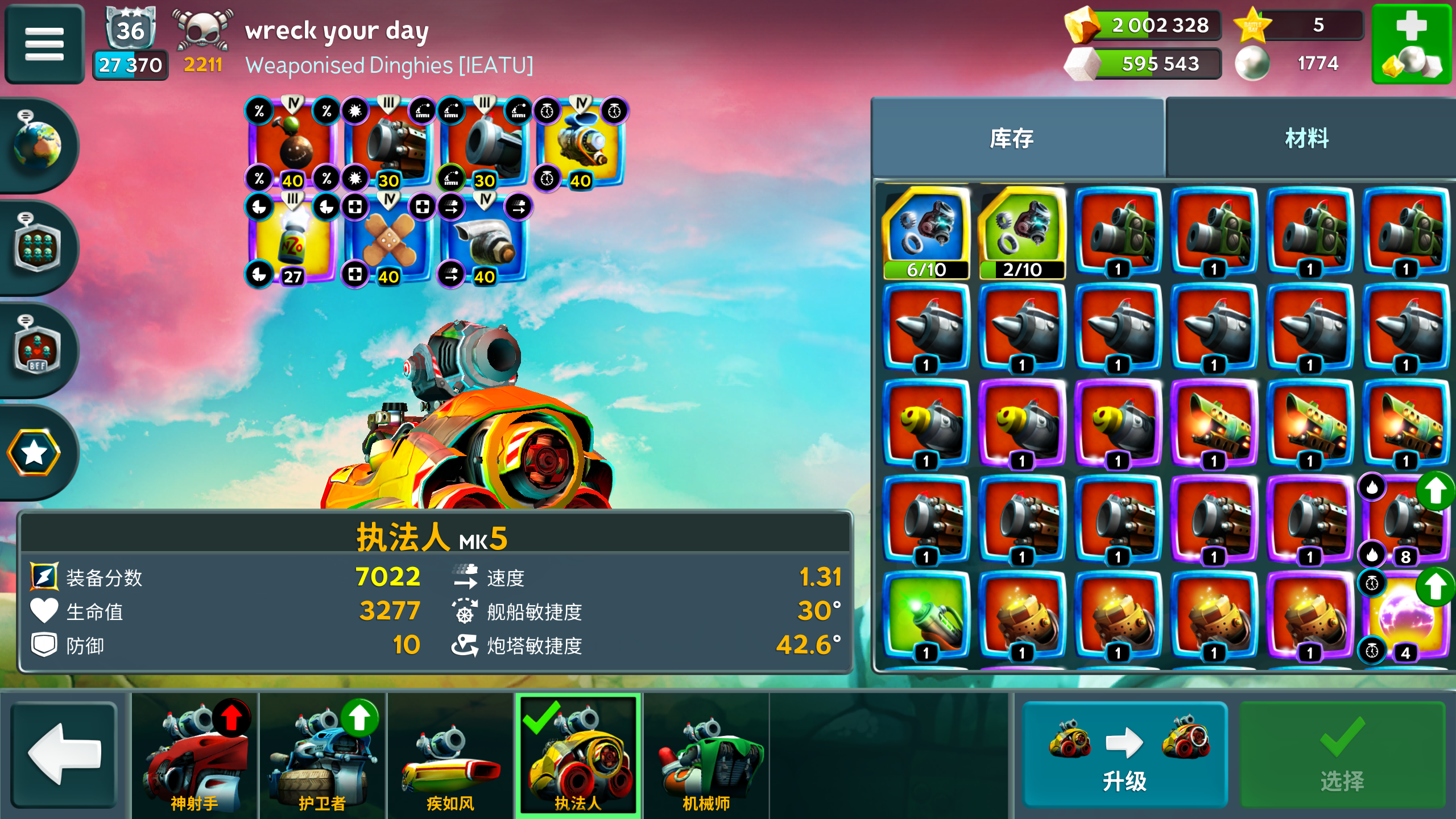Choose the 护卫者 ship
The height and width of the screenshot is (819, 1456).
[x=322, y=754]
